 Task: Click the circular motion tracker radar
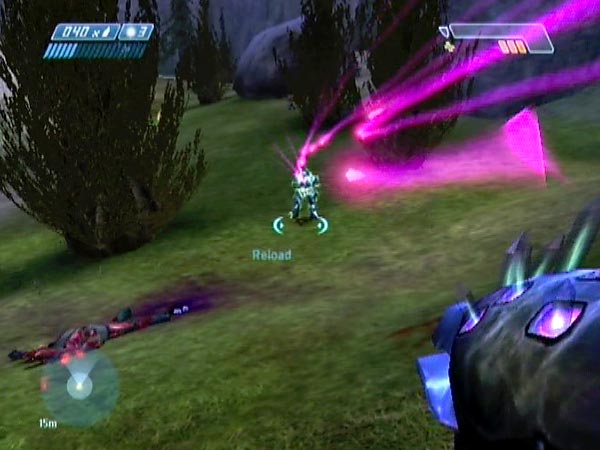click(79, 387)
